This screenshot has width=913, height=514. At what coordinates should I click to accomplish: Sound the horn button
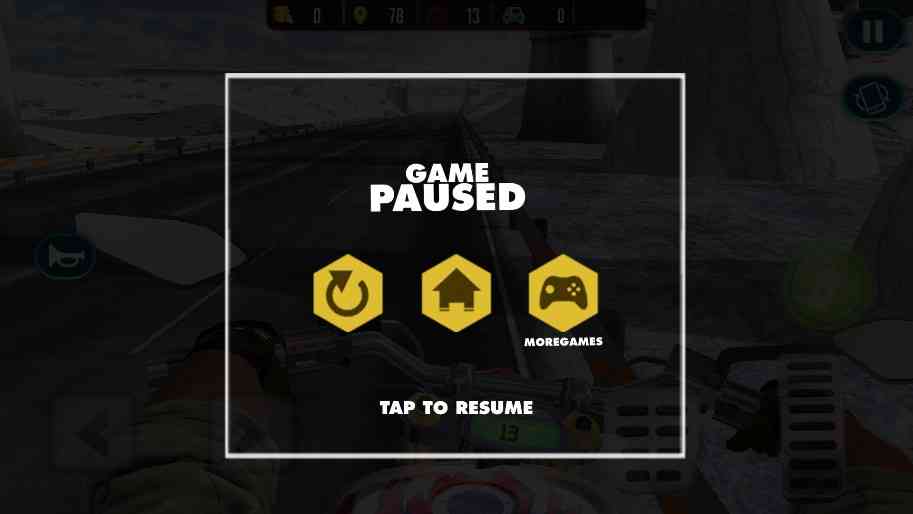(x=66, y=258)
